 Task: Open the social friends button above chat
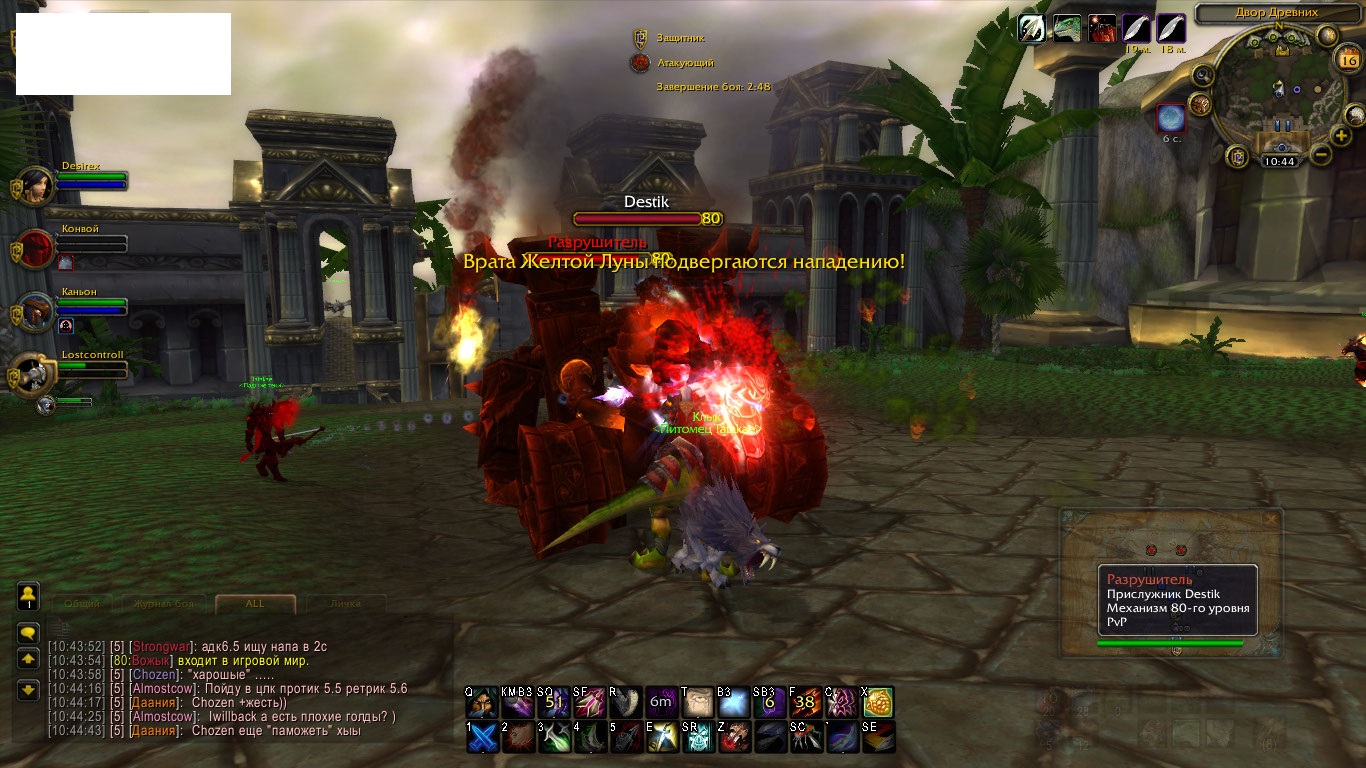click(29, 596)
